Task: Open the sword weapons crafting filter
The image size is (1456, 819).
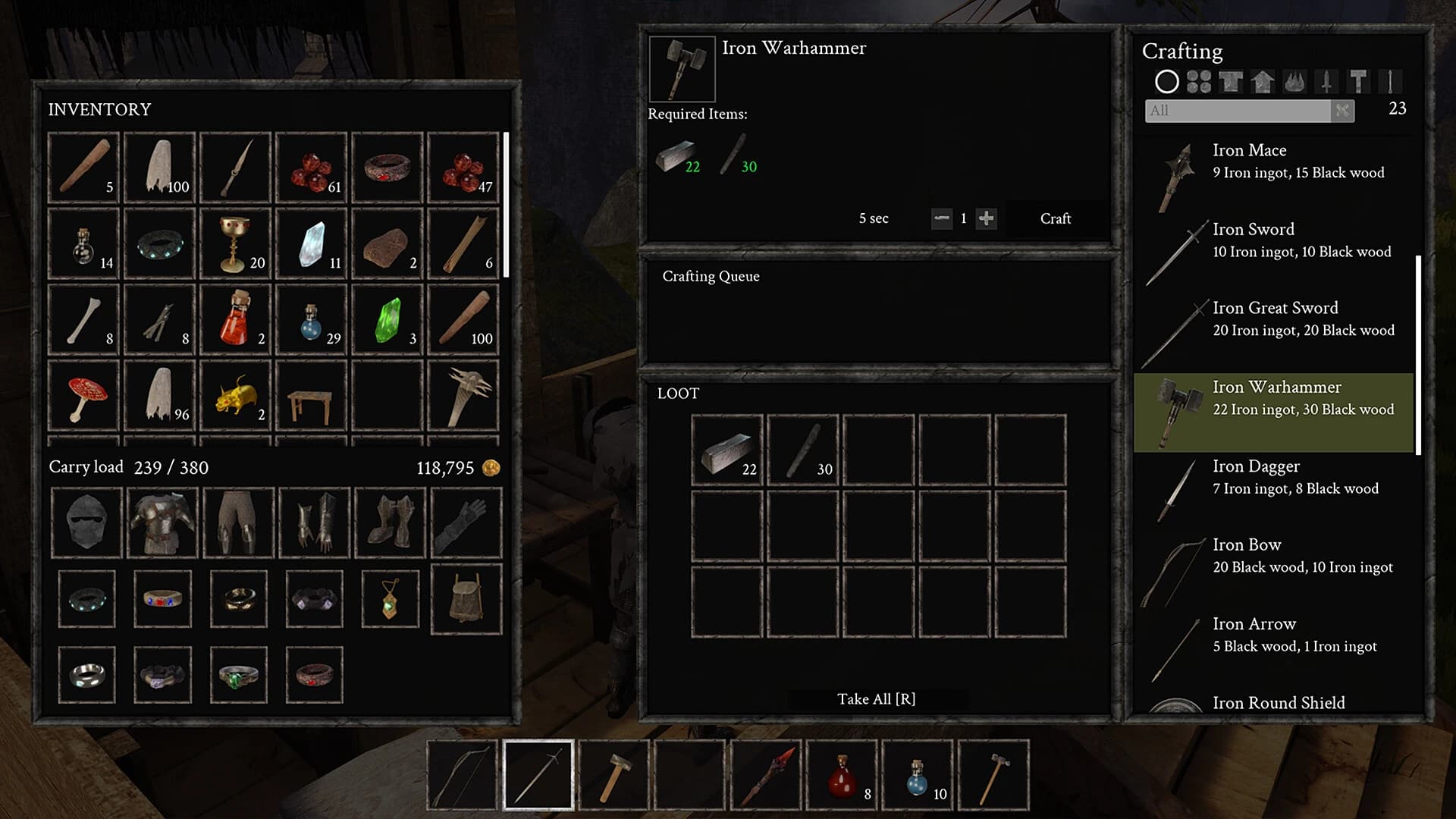Action: click(x=1327, y=81)
